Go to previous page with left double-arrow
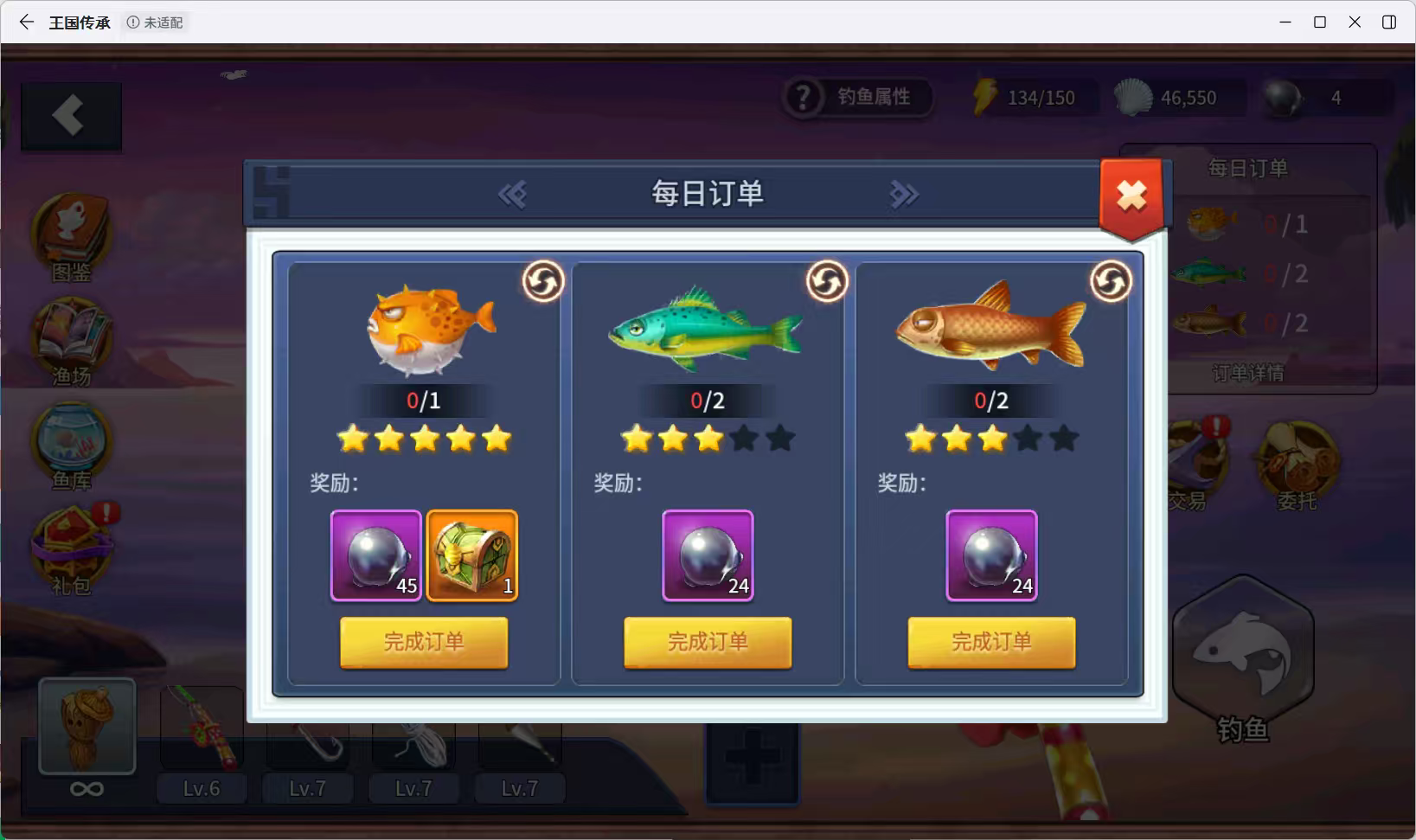The height and width of the screenshot is (840, 1416). pyautogui.click(x=512, y=194)
